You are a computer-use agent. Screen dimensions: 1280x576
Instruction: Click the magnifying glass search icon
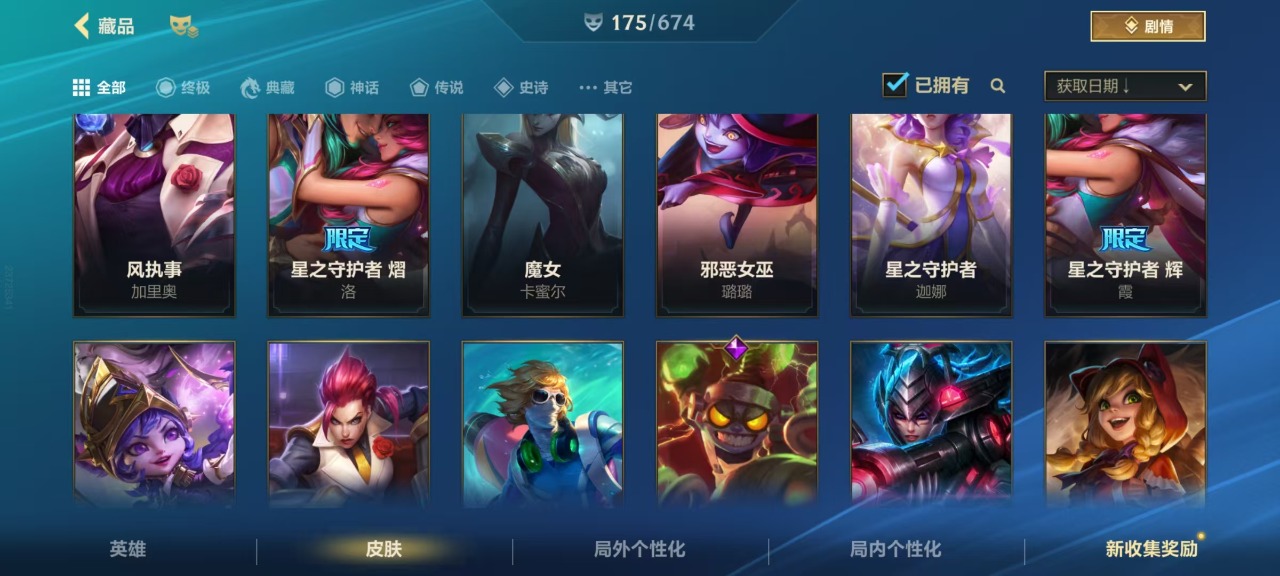coord(997,86)
